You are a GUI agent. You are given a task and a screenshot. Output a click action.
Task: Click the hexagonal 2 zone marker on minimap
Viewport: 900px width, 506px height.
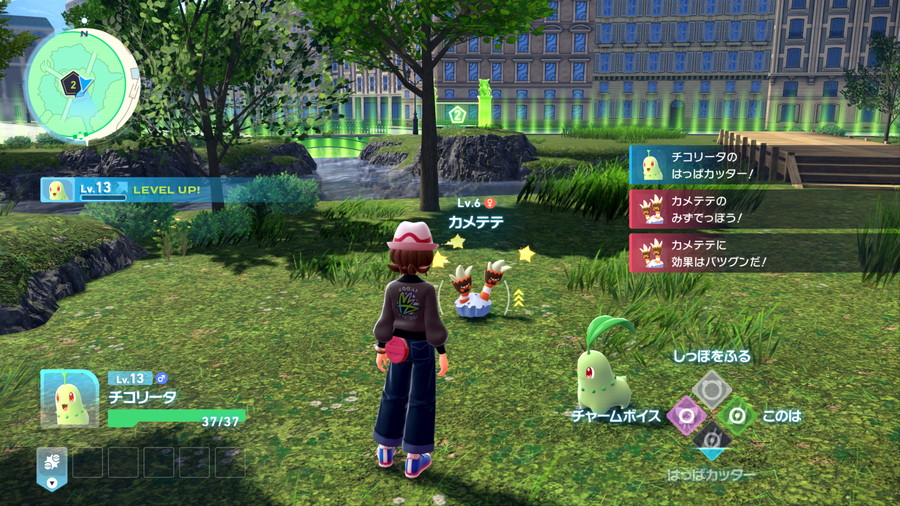72,85
